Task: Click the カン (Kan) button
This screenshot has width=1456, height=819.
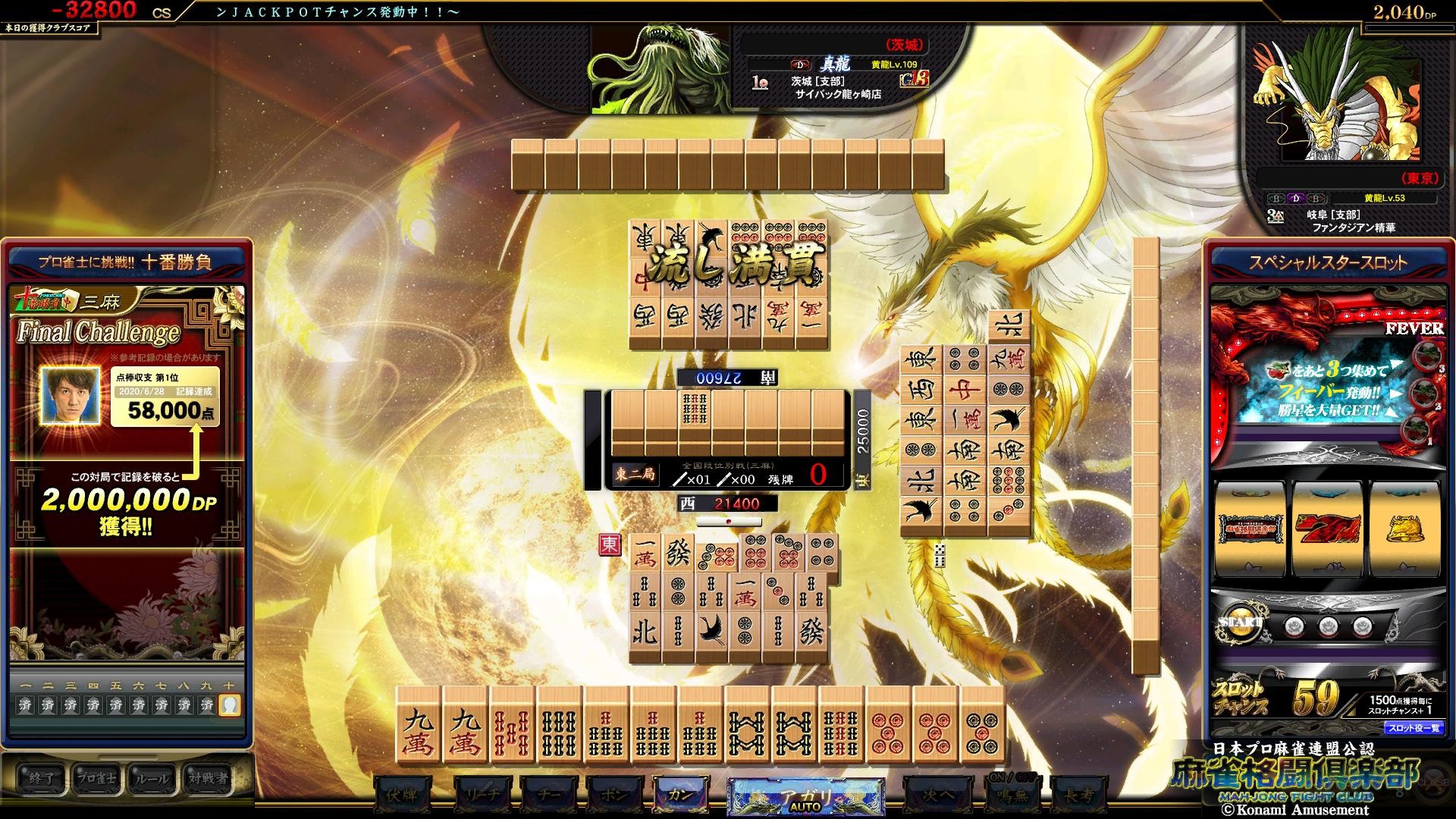Action: (679, 794)
